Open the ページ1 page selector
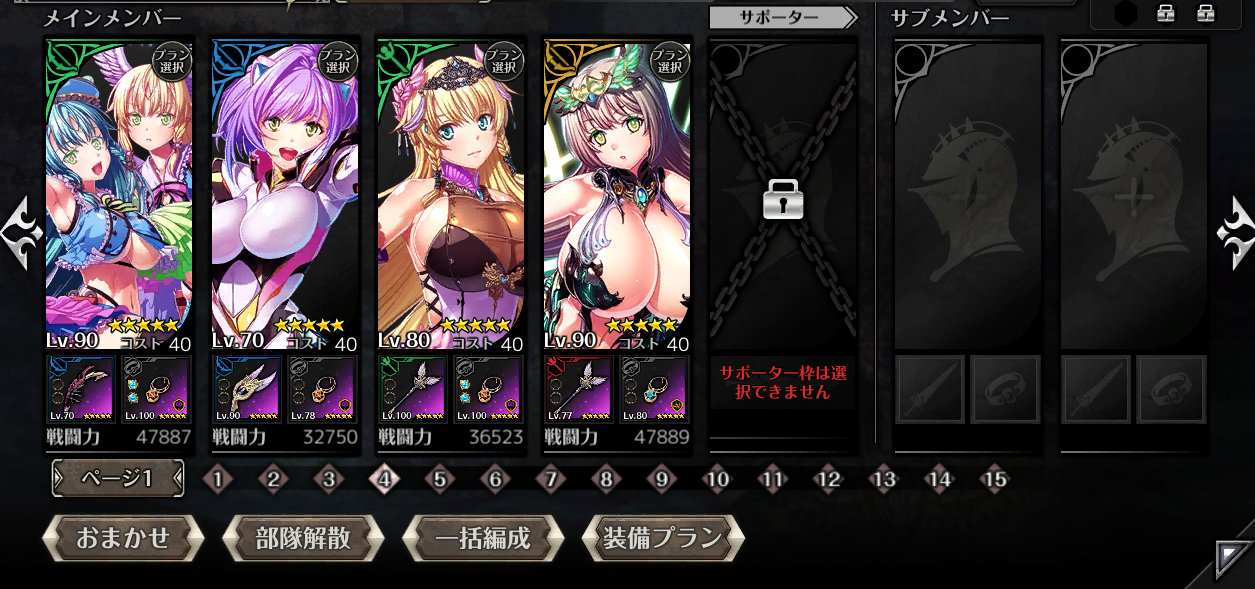 click(x=118, y=479)
